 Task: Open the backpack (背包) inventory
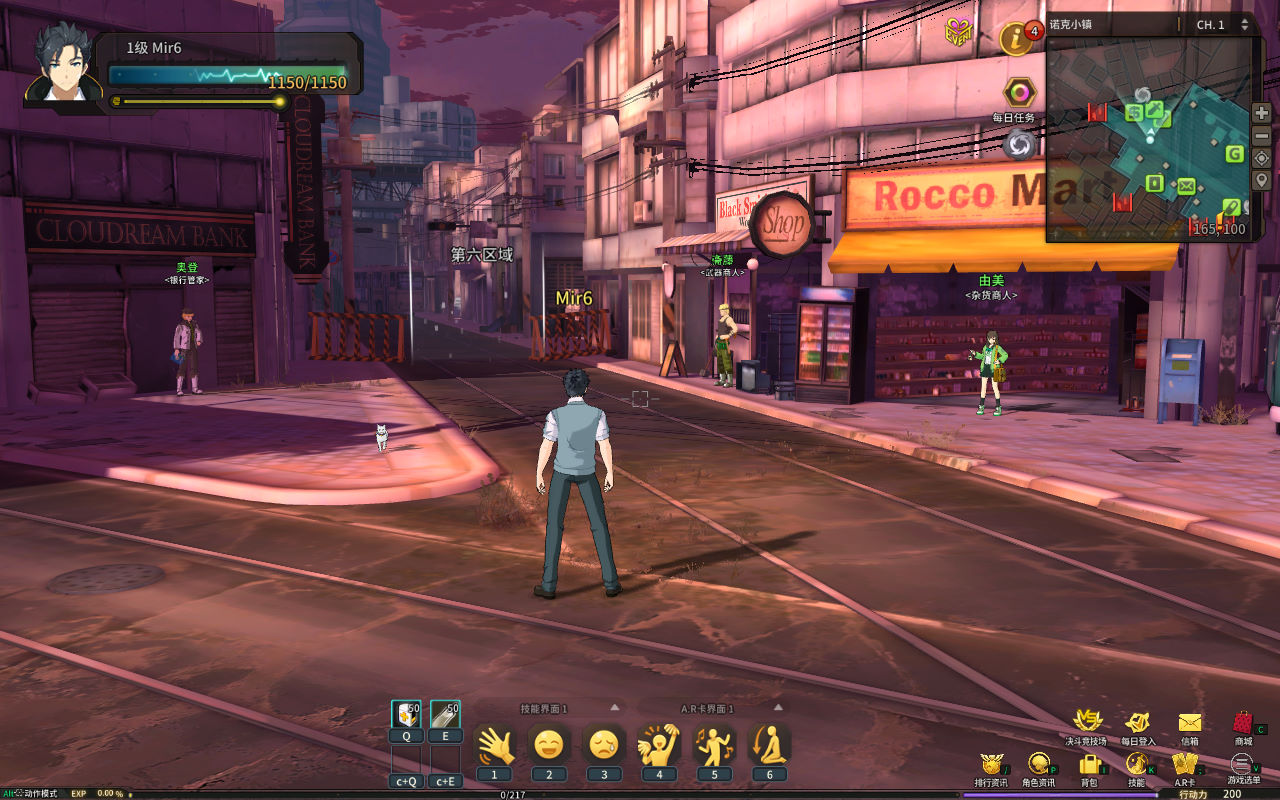tap(1089, 764)
